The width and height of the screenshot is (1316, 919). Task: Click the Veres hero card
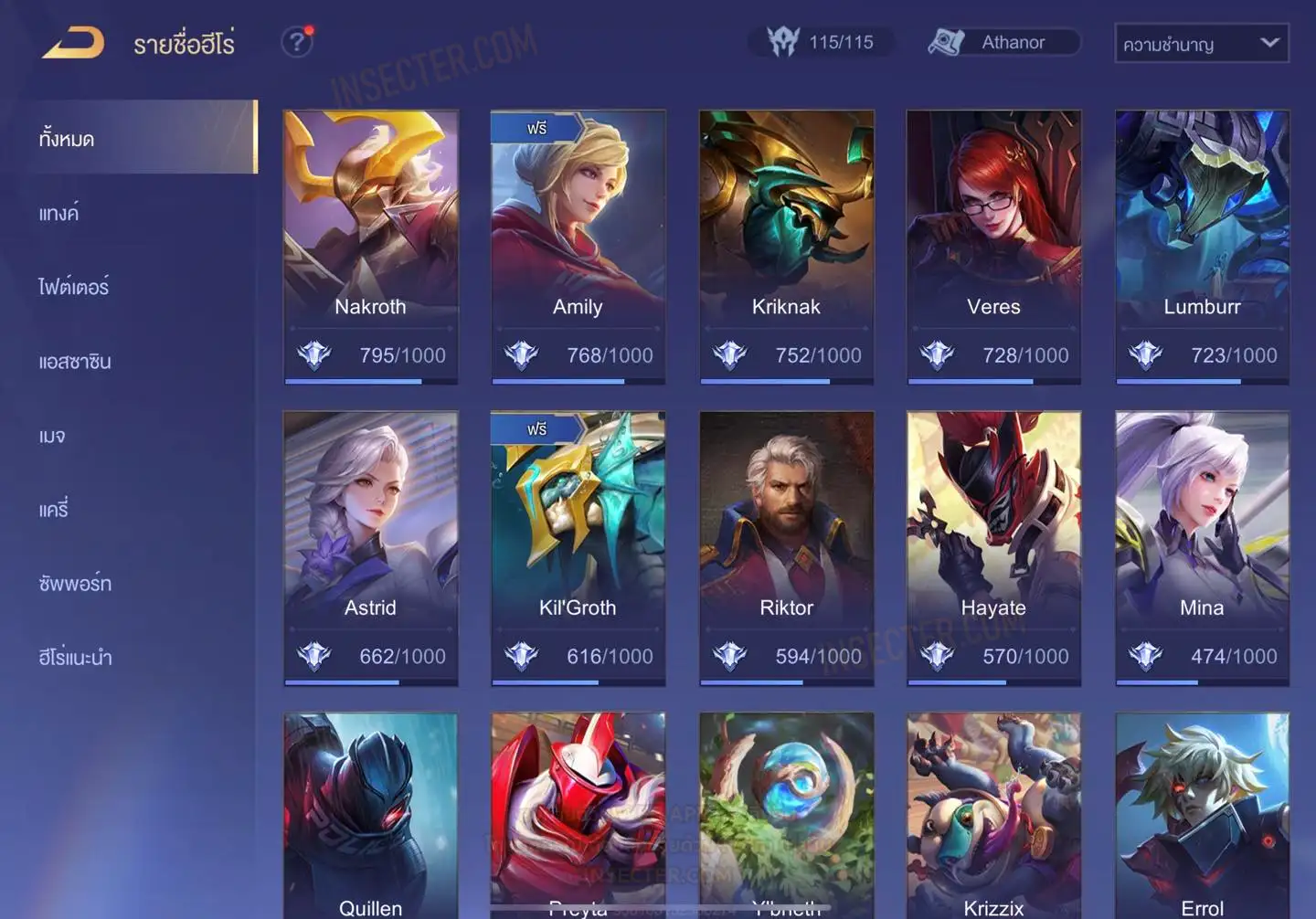(x=993, y=247)
